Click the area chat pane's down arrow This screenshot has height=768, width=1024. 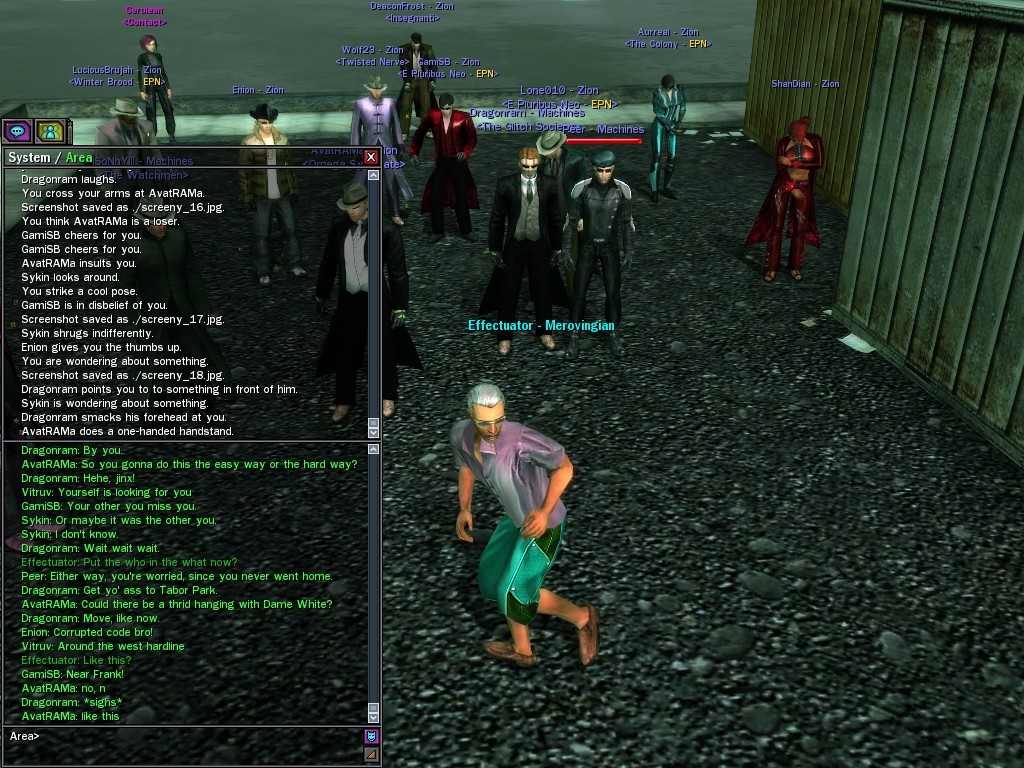tap(374, 717)
